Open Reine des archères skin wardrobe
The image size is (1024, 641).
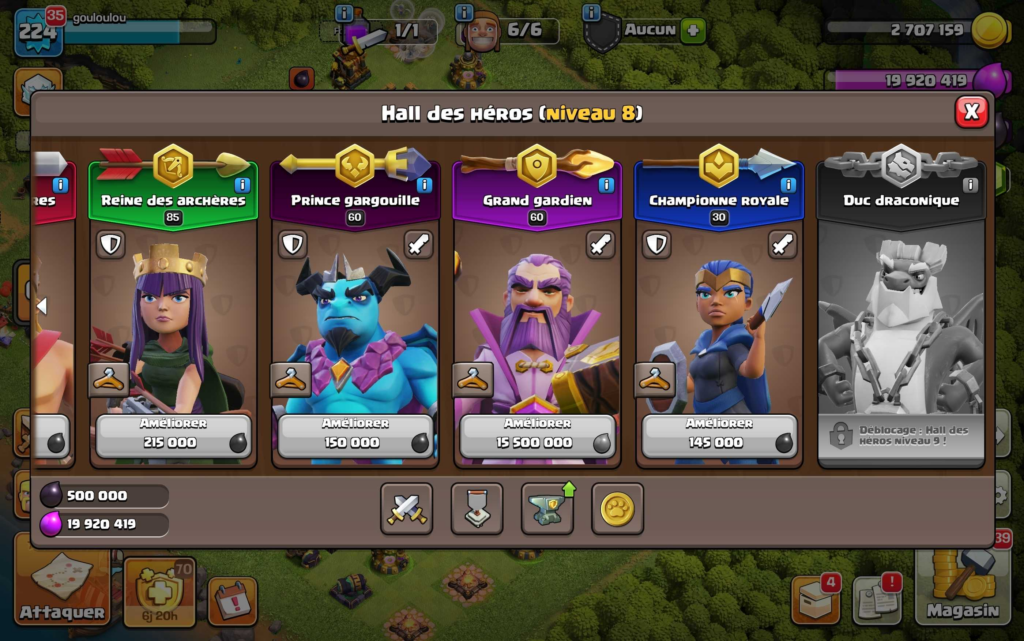click(108, 379)
